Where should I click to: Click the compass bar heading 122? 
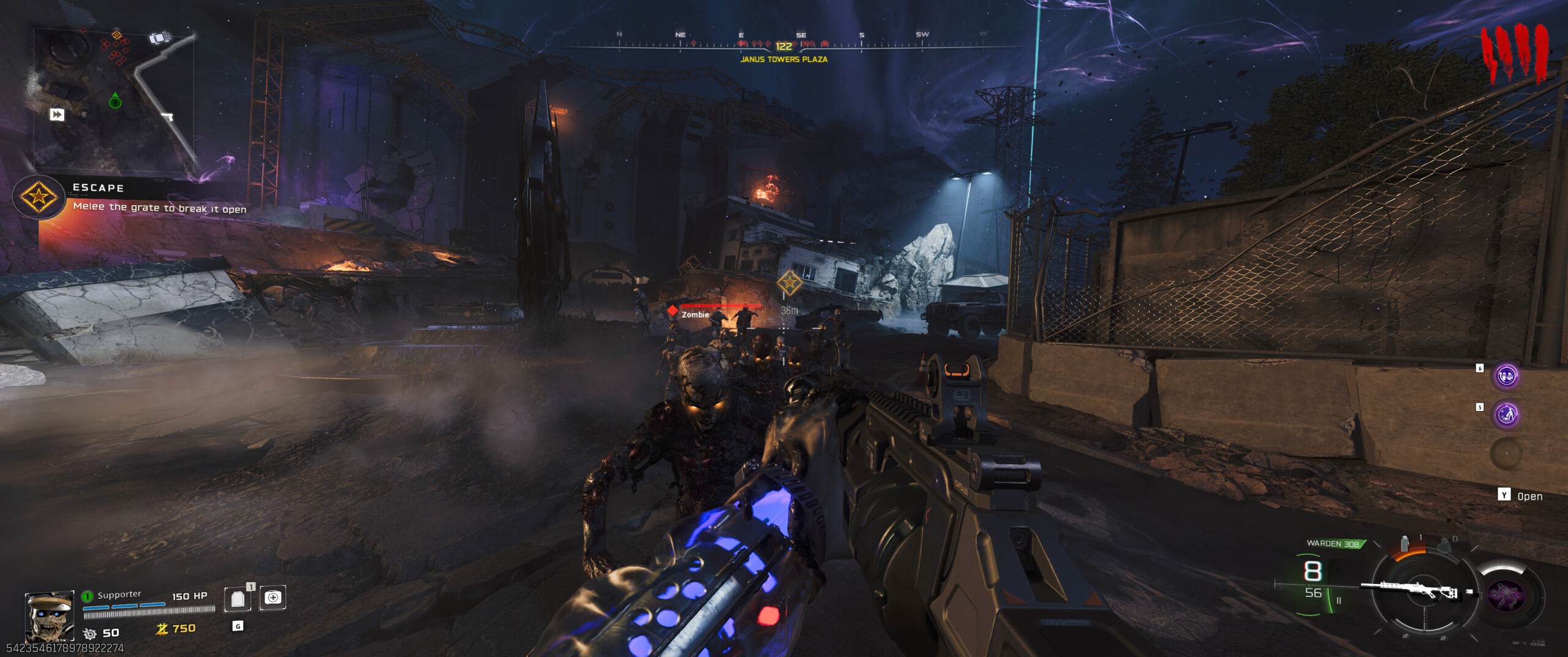pos(783,46)
